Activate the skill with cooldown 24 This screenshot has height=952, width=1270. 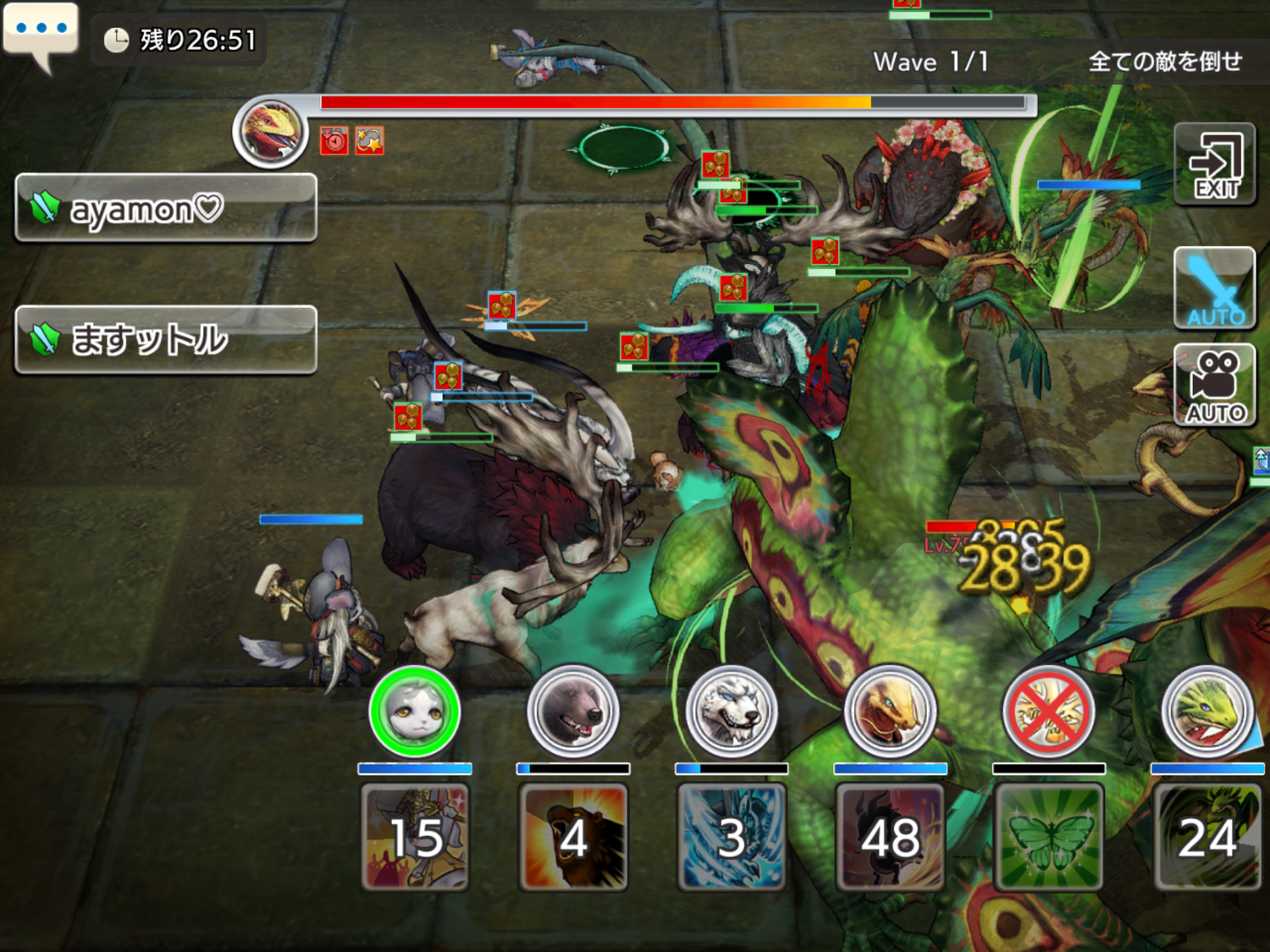point(1206,837)
